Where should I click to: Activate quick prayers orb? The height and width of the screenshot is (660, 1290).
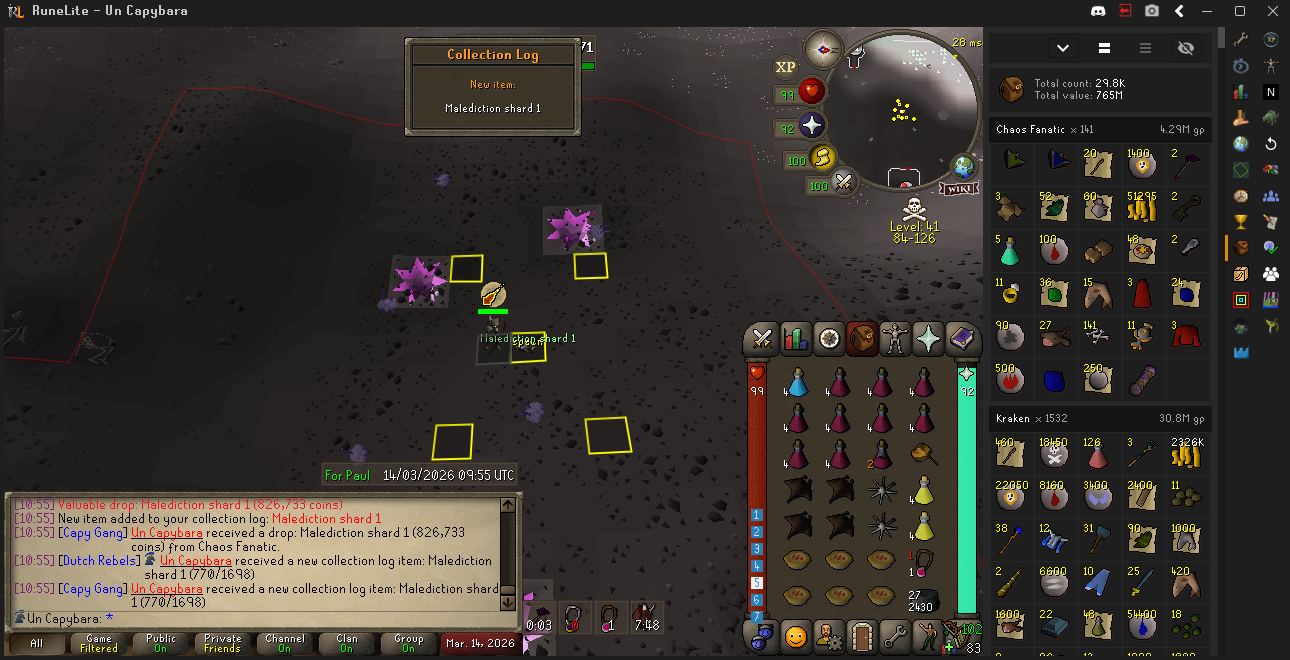pos(812,126)
